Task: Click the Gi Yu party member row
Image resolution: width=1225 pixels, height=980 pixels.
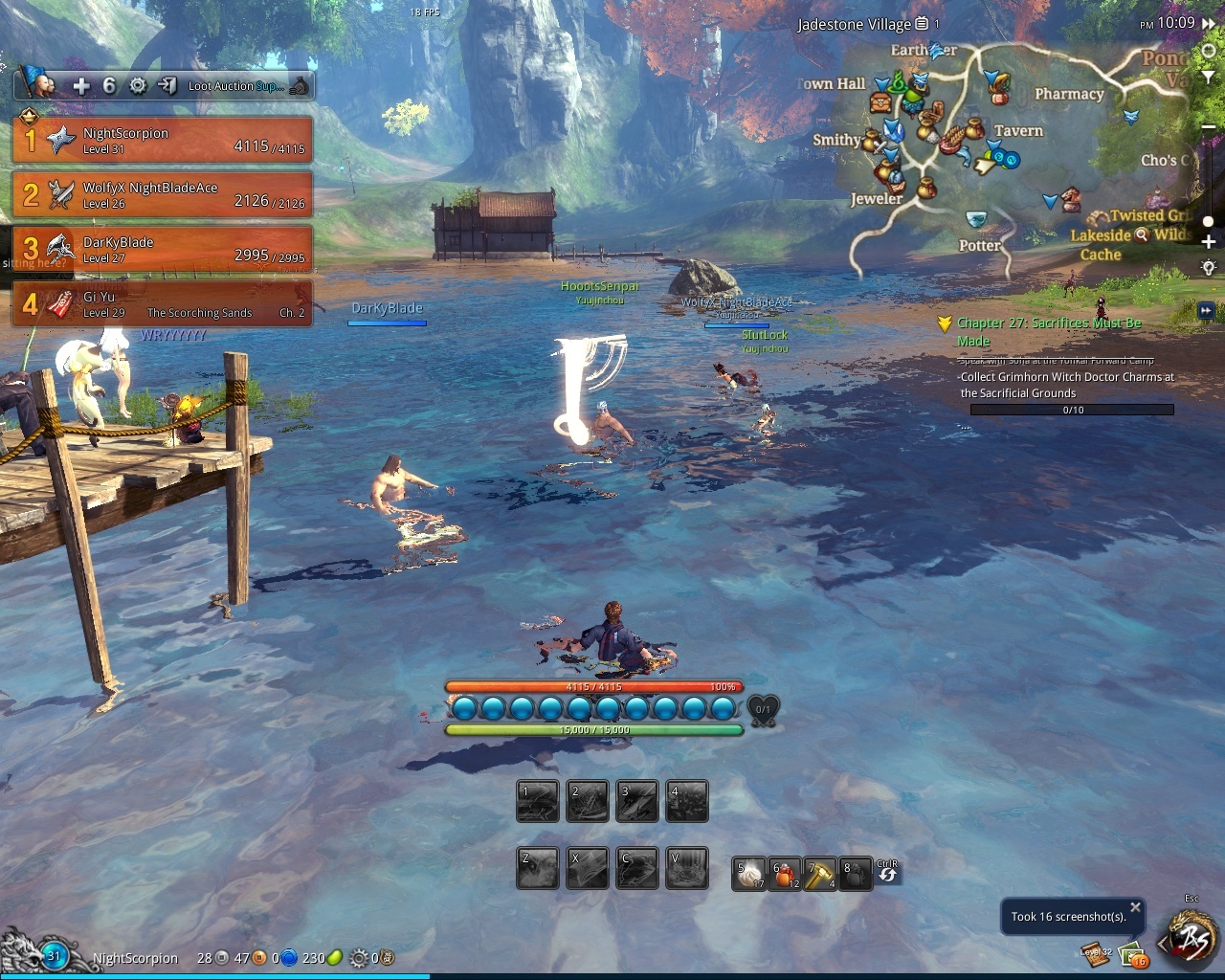Action: [x=162, y=303]
